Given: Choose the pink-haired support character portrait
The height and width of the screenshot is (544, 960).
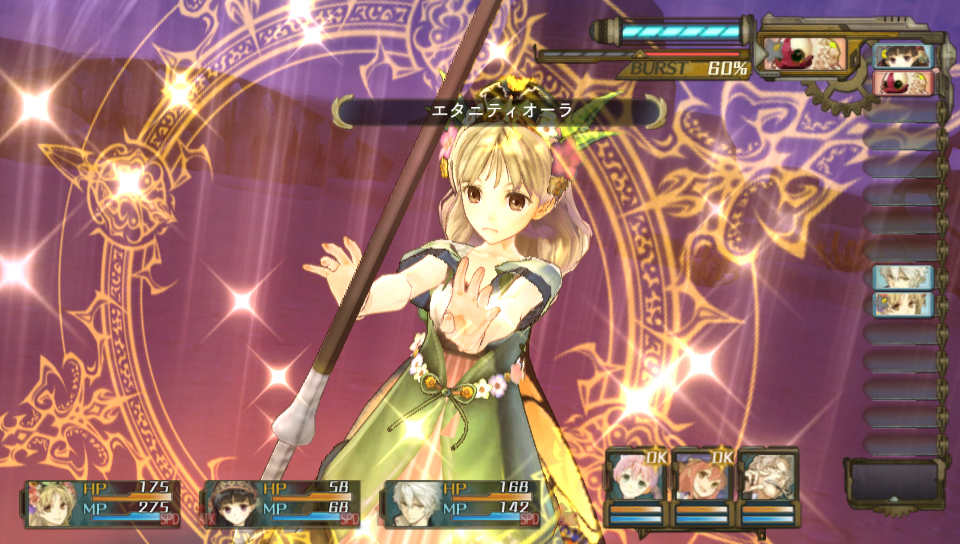Looking at the screenshot, I should point(636,478).
